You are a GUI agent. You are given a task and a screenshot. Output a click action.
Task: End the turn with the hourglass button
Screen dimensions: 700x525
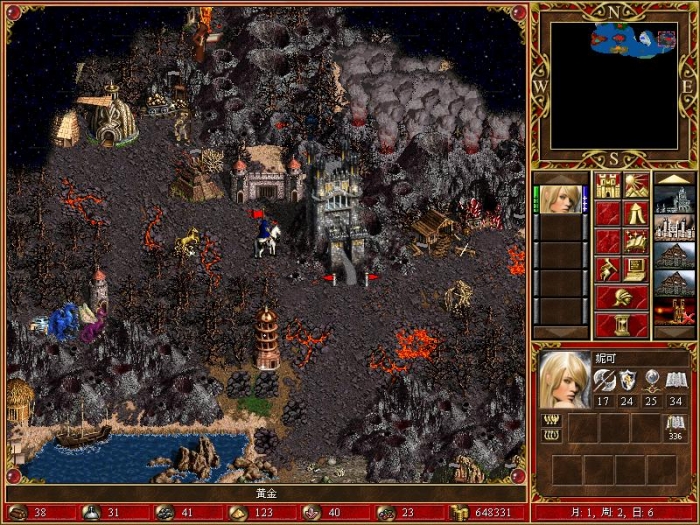622,325
